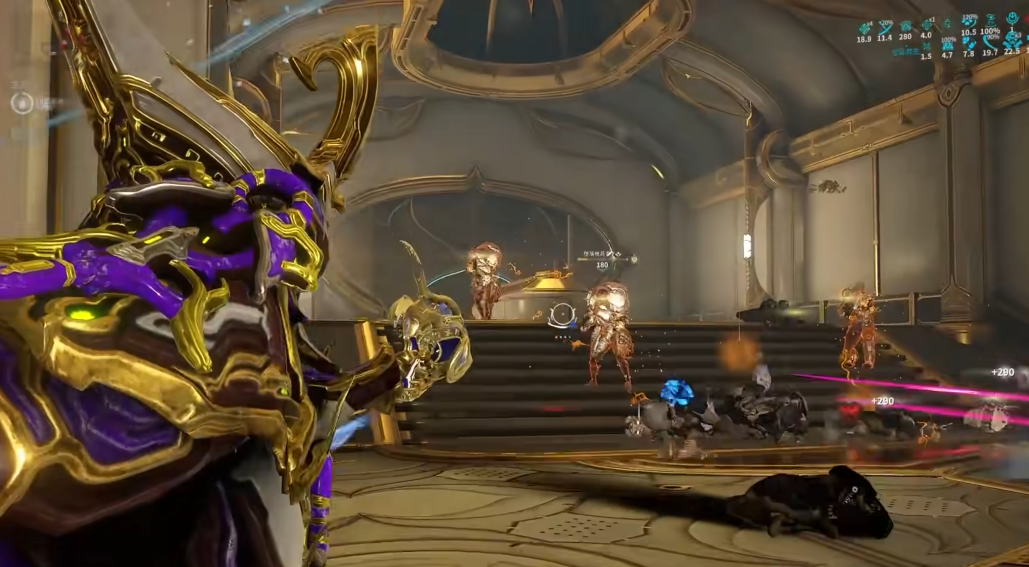This screenshot has height=567, width=1029.
Task: Select the x4 diamond buff with 18.9 timer
Action: (x=864, y=26)
